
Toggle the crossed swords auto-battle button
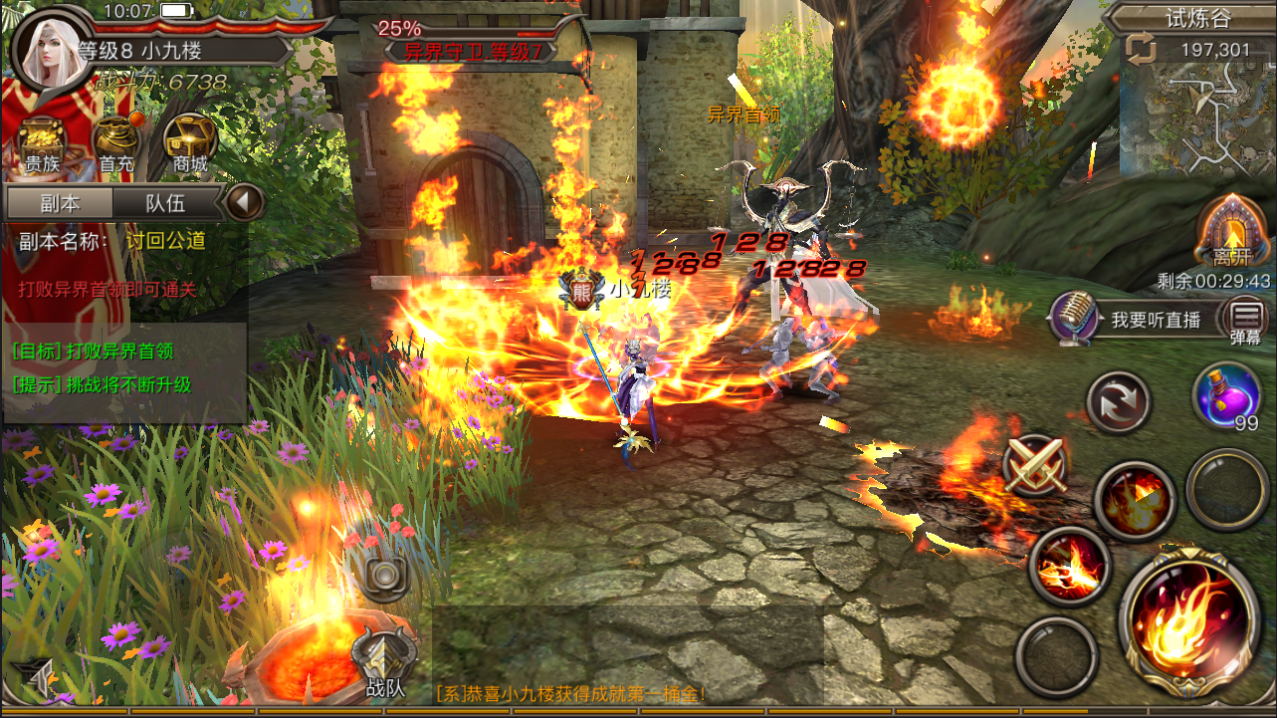[1036, 466]
